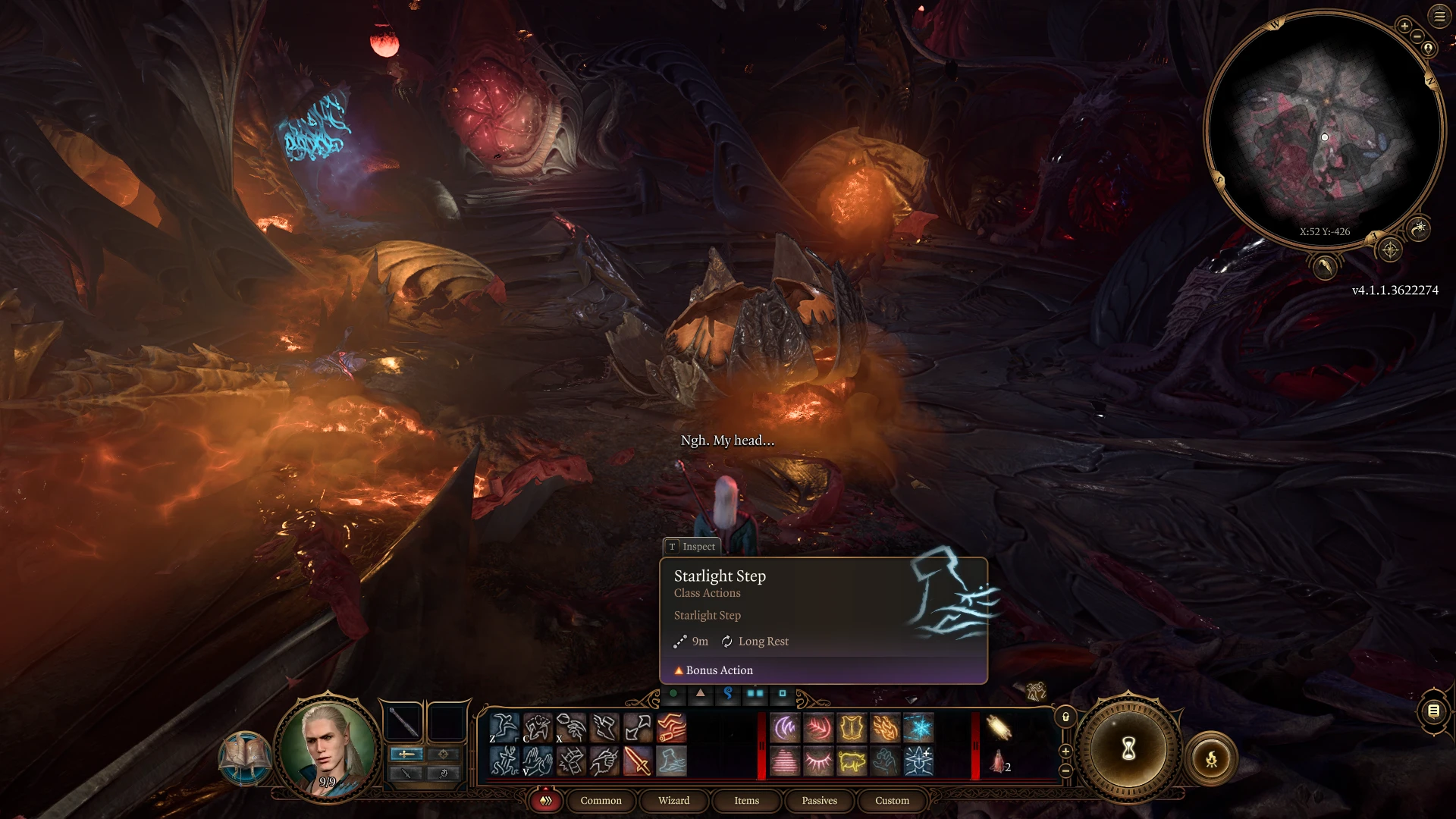Open the Wizard hotbar tab

673,800
